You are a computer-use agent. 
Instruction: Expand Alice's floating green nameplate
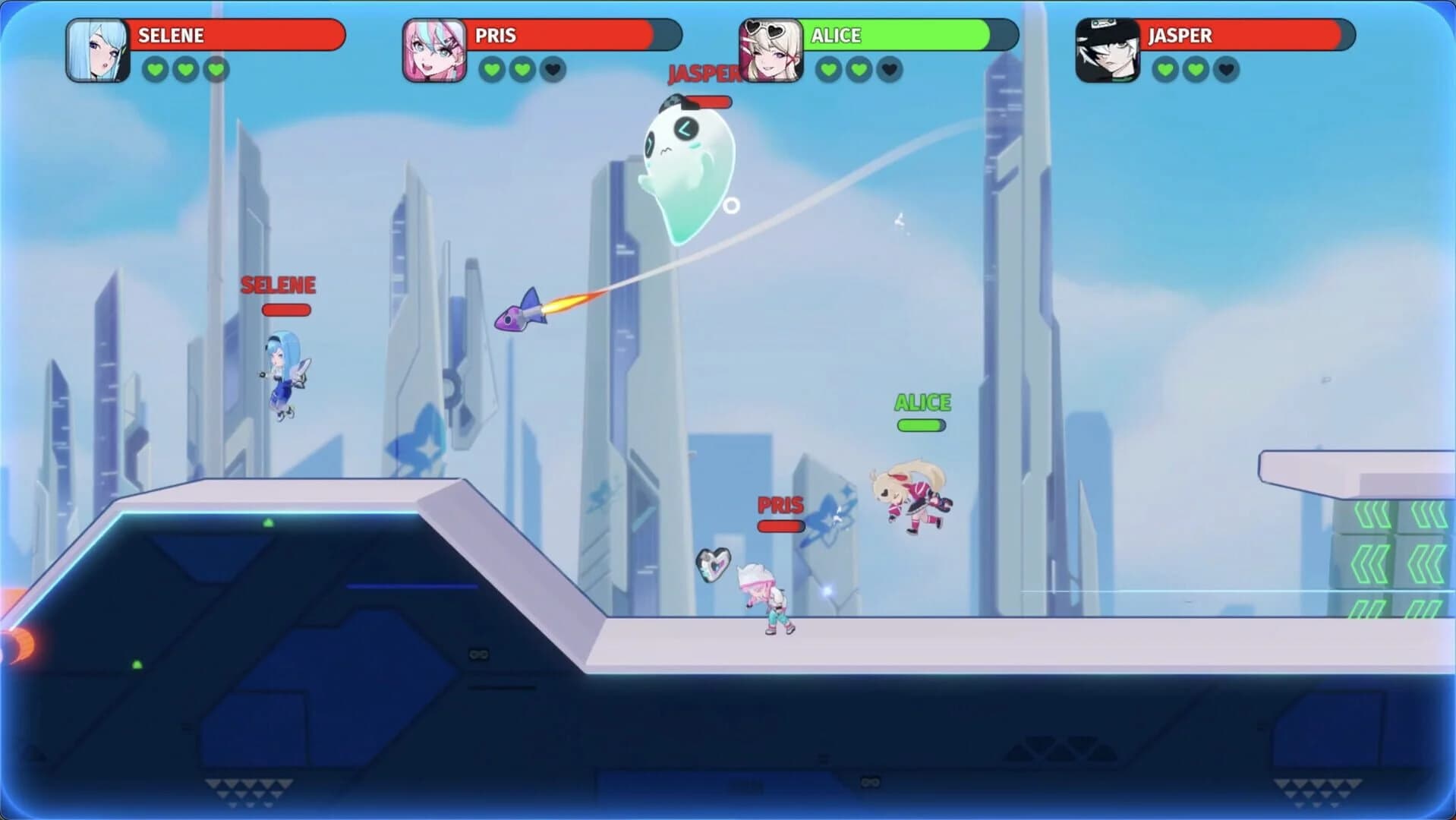point(922,403)
